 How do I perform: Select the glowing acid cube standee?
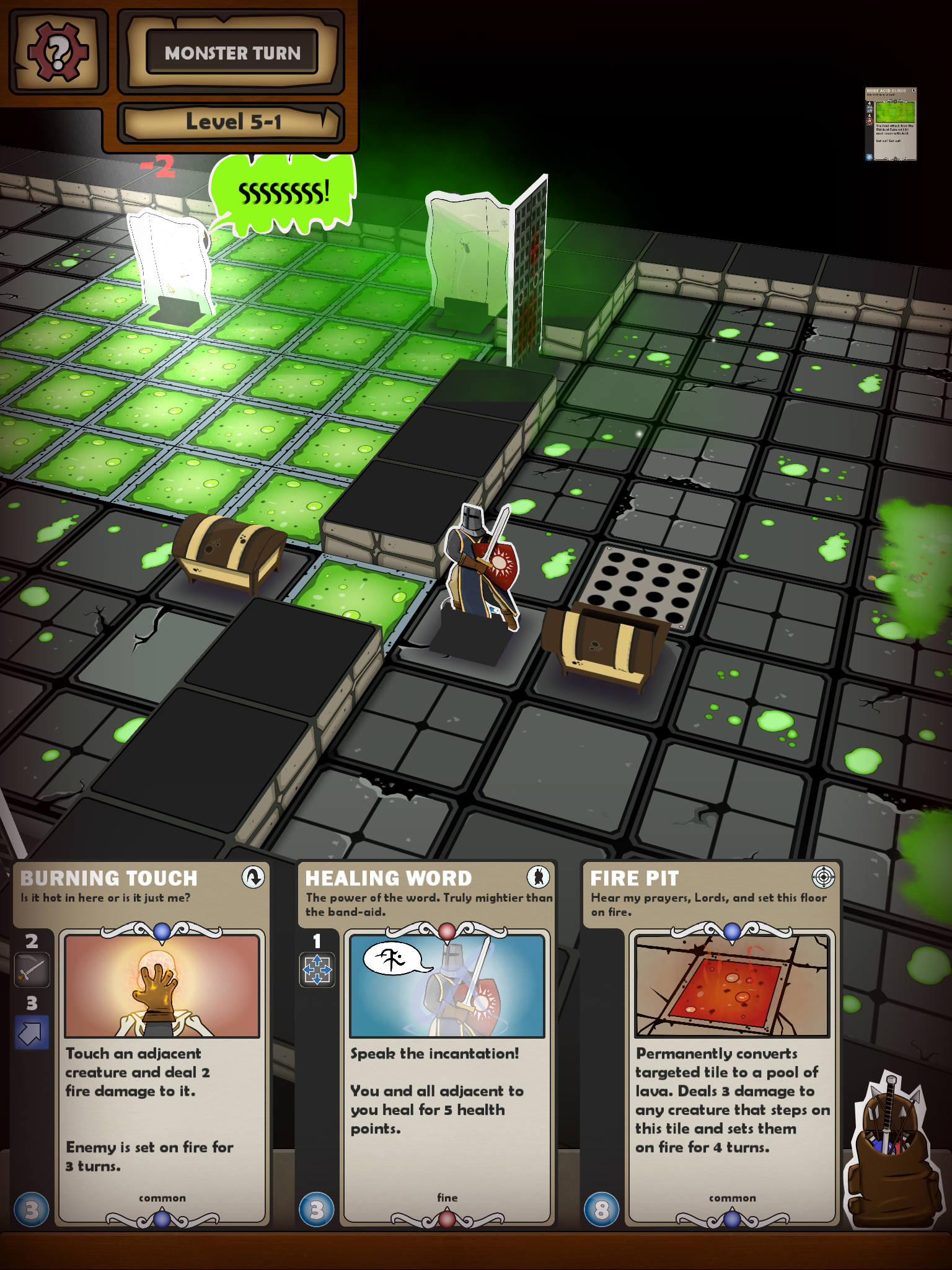[170, 260]
